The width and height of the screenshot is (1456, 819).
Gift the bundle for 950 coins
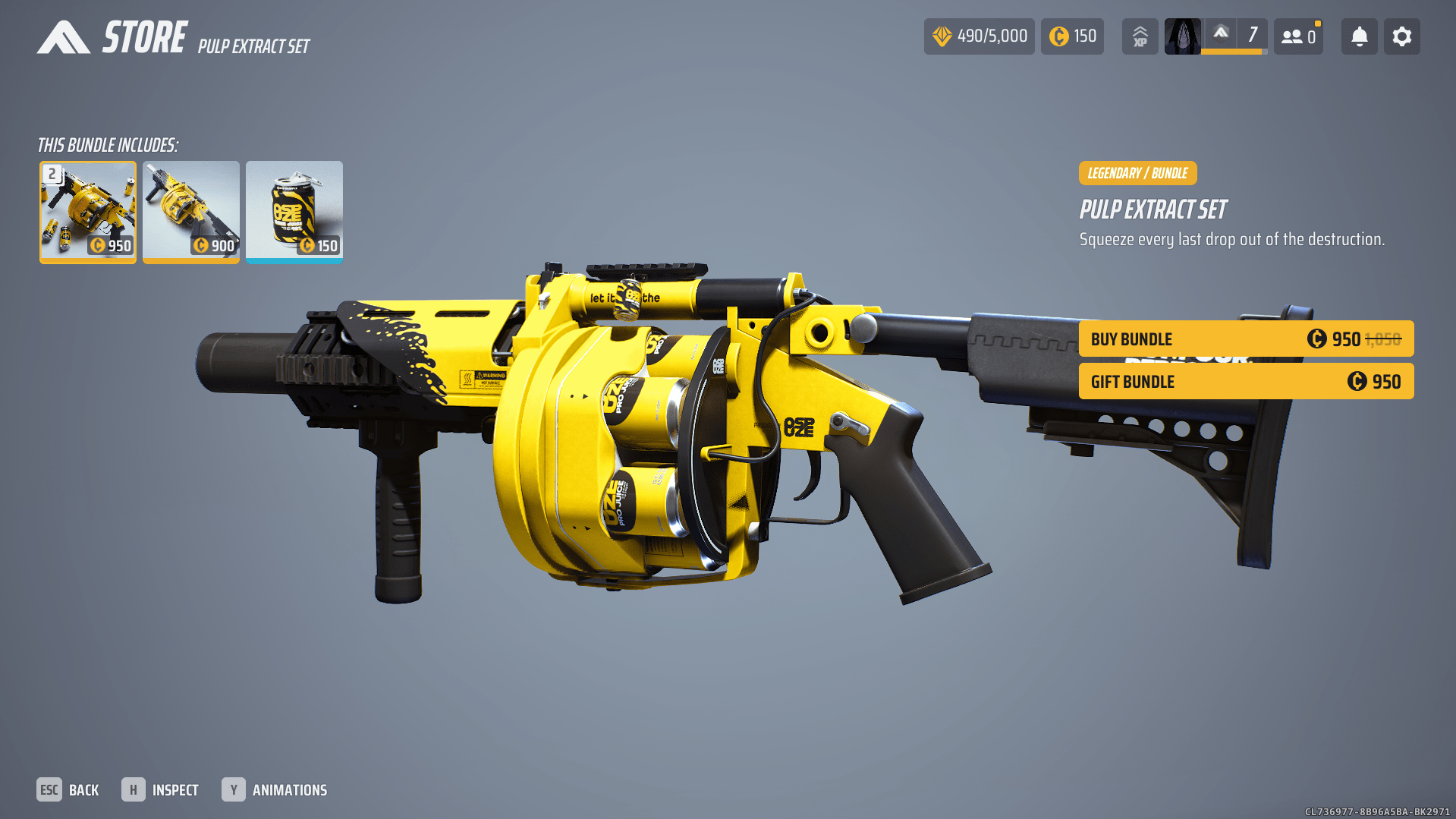pos(1246,382)
